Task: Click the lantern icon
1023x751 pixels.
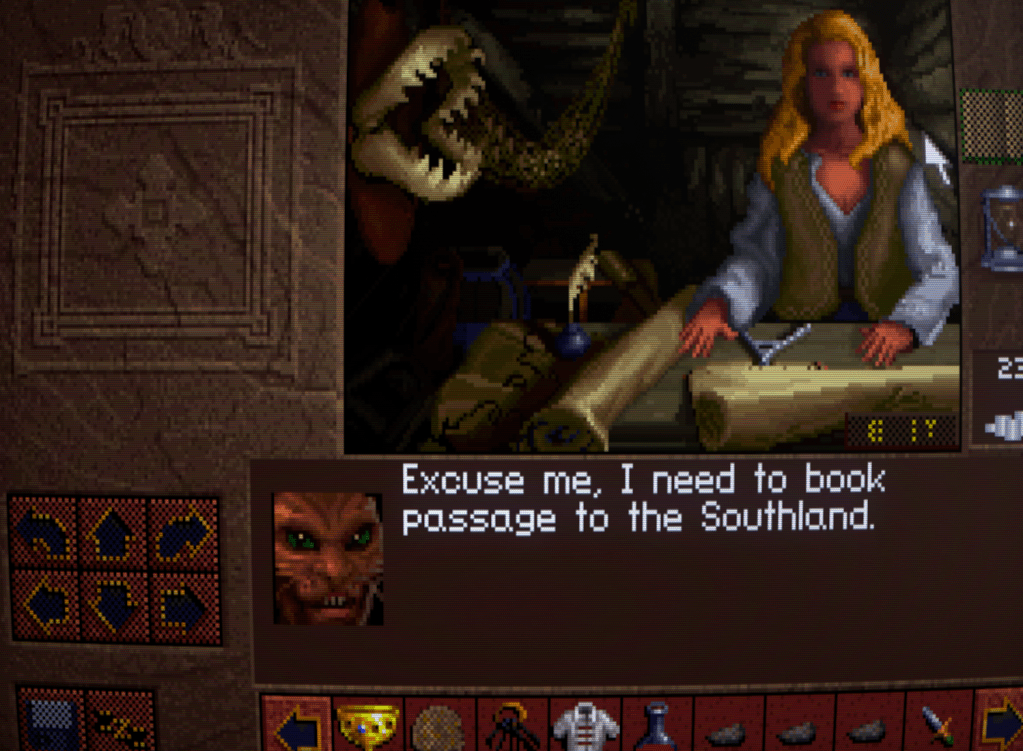Action: click(x=1000, y=228)
